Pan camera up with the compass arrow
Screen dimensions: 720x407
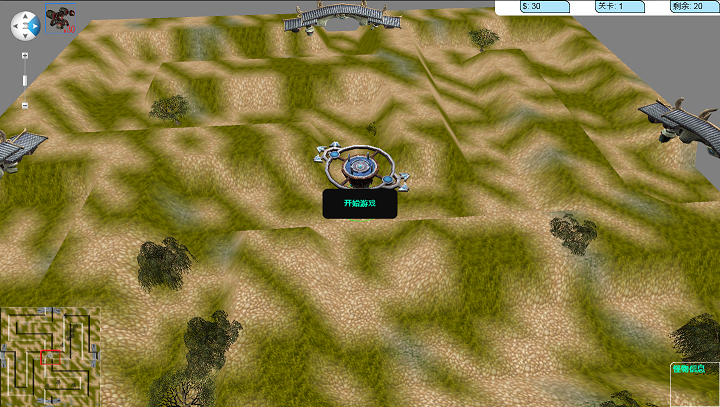point(25,14)
